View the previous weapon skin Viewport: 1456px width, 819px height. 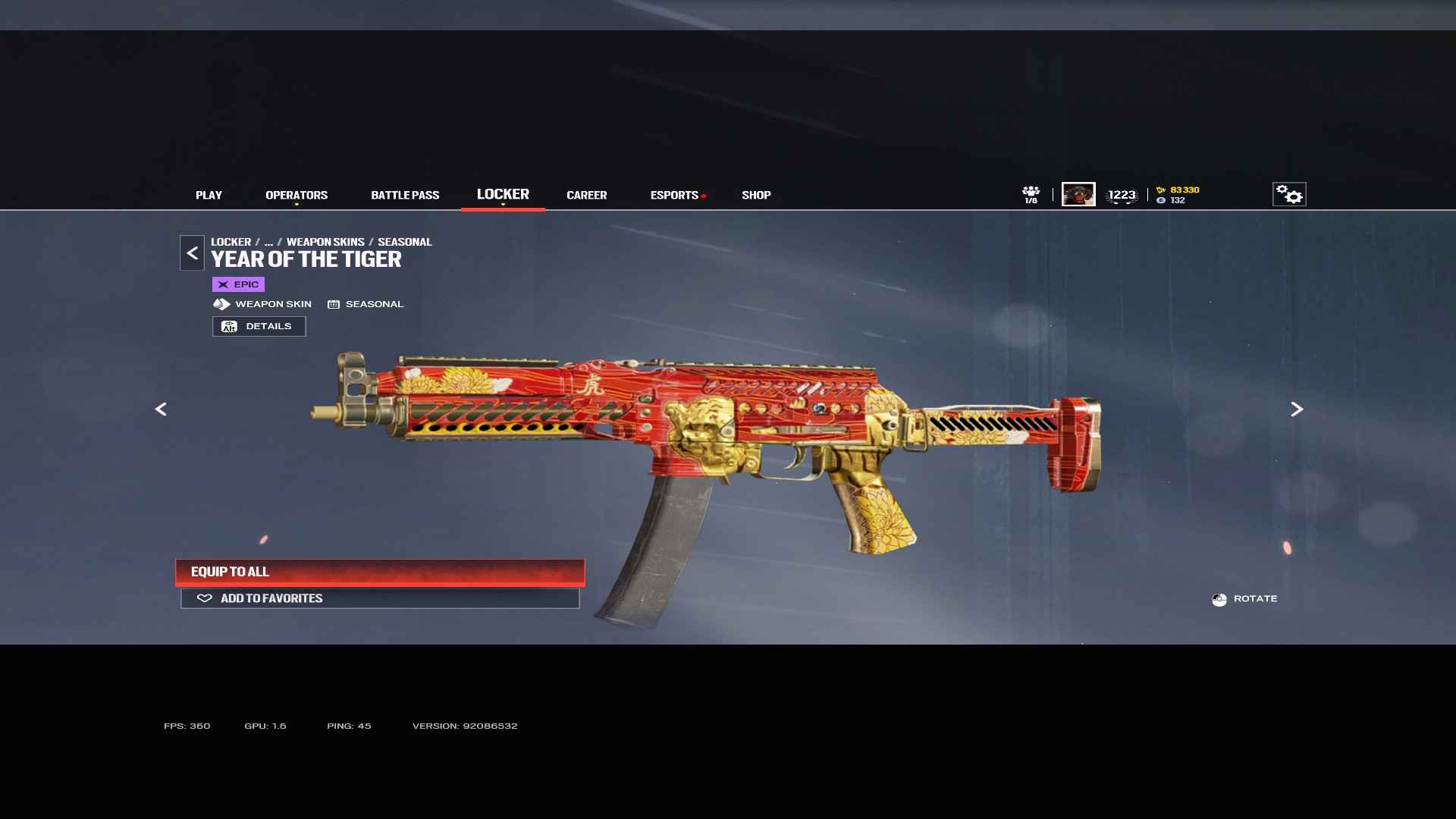pos(161,409)
